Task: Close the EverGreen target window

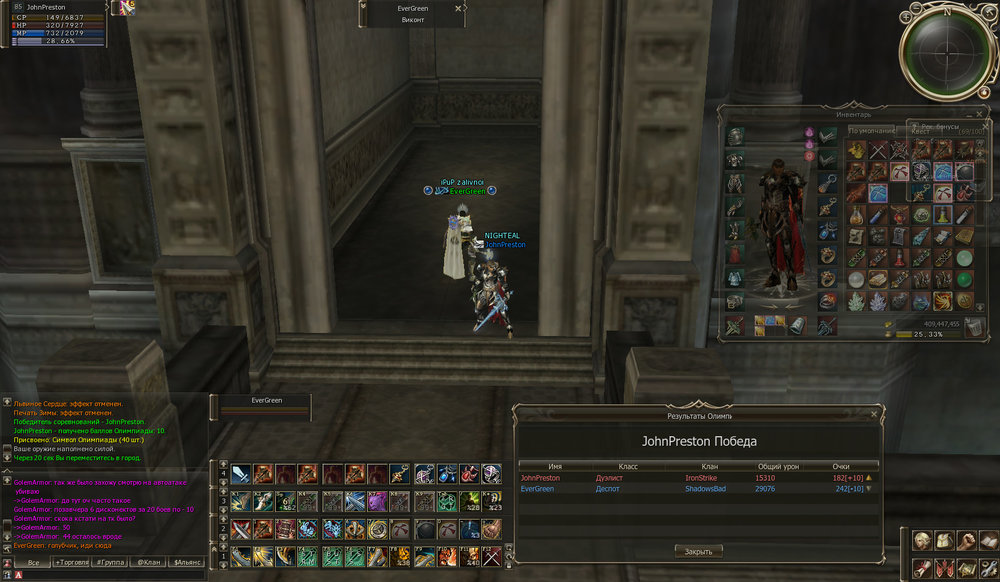Action: pyautogui.click(x=458, y=8)
